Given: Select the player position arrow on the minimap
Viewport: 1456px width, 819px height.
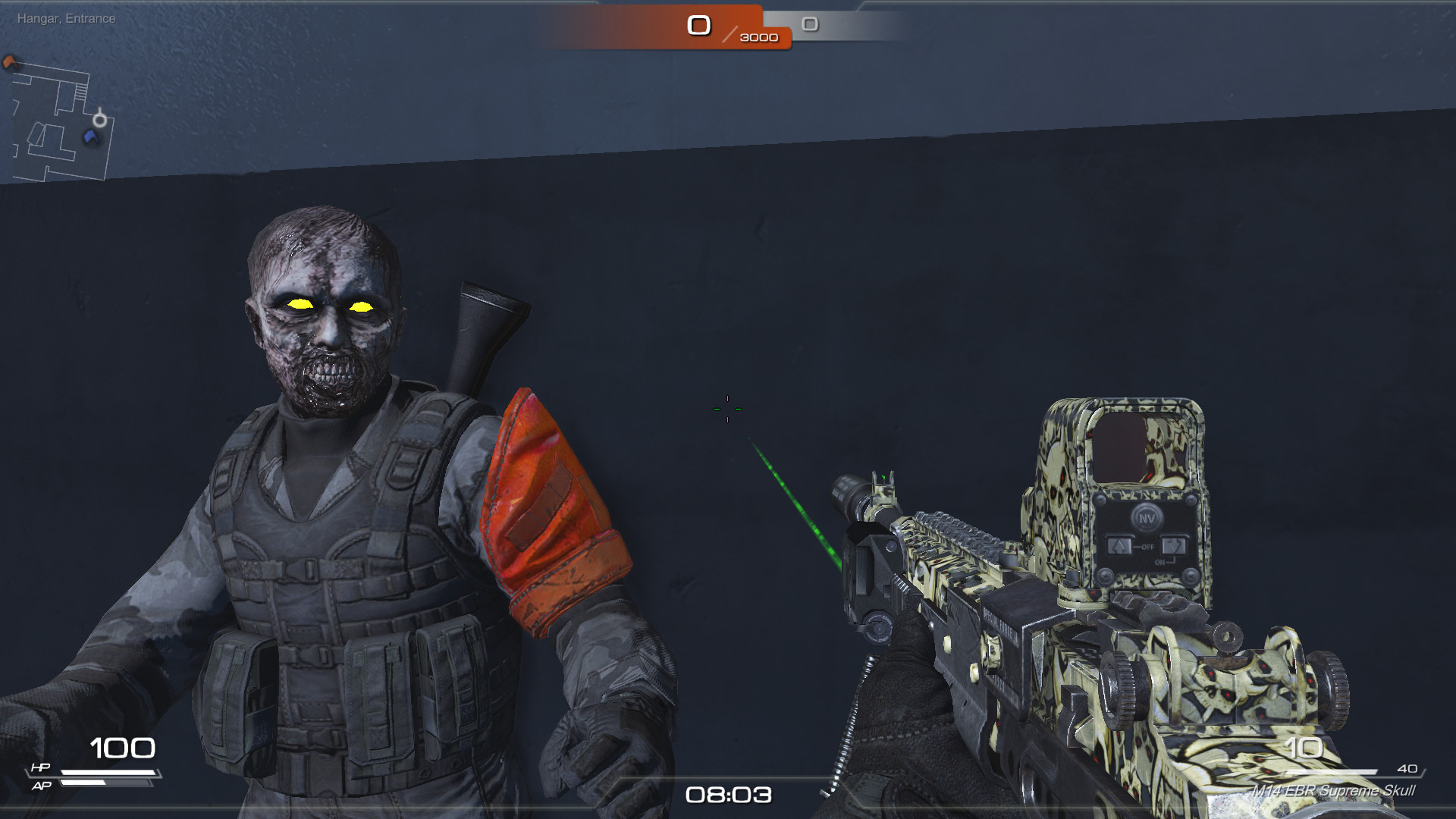Looking at the screenshot, I should pyautogui.click(x=99, y=120).
